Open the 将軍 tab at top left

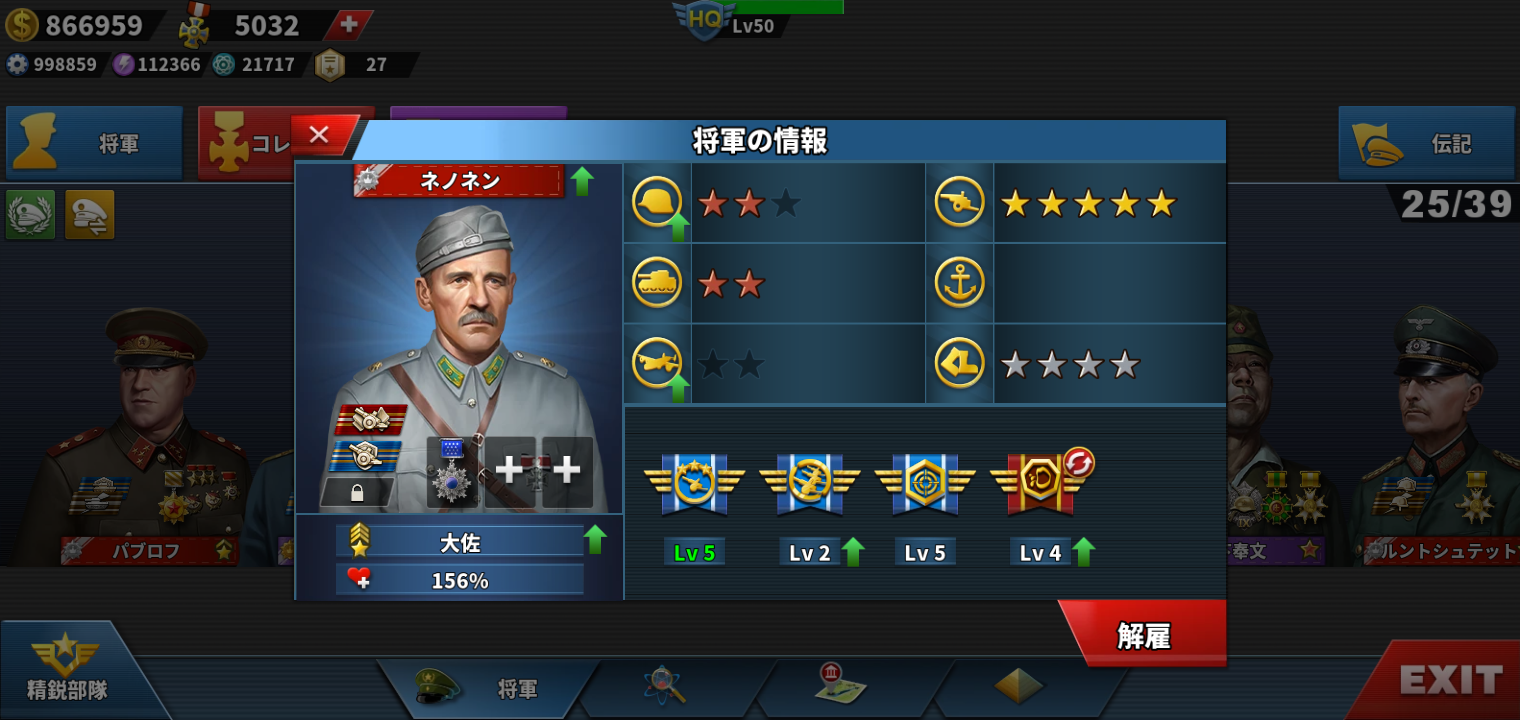pos(95,144)
